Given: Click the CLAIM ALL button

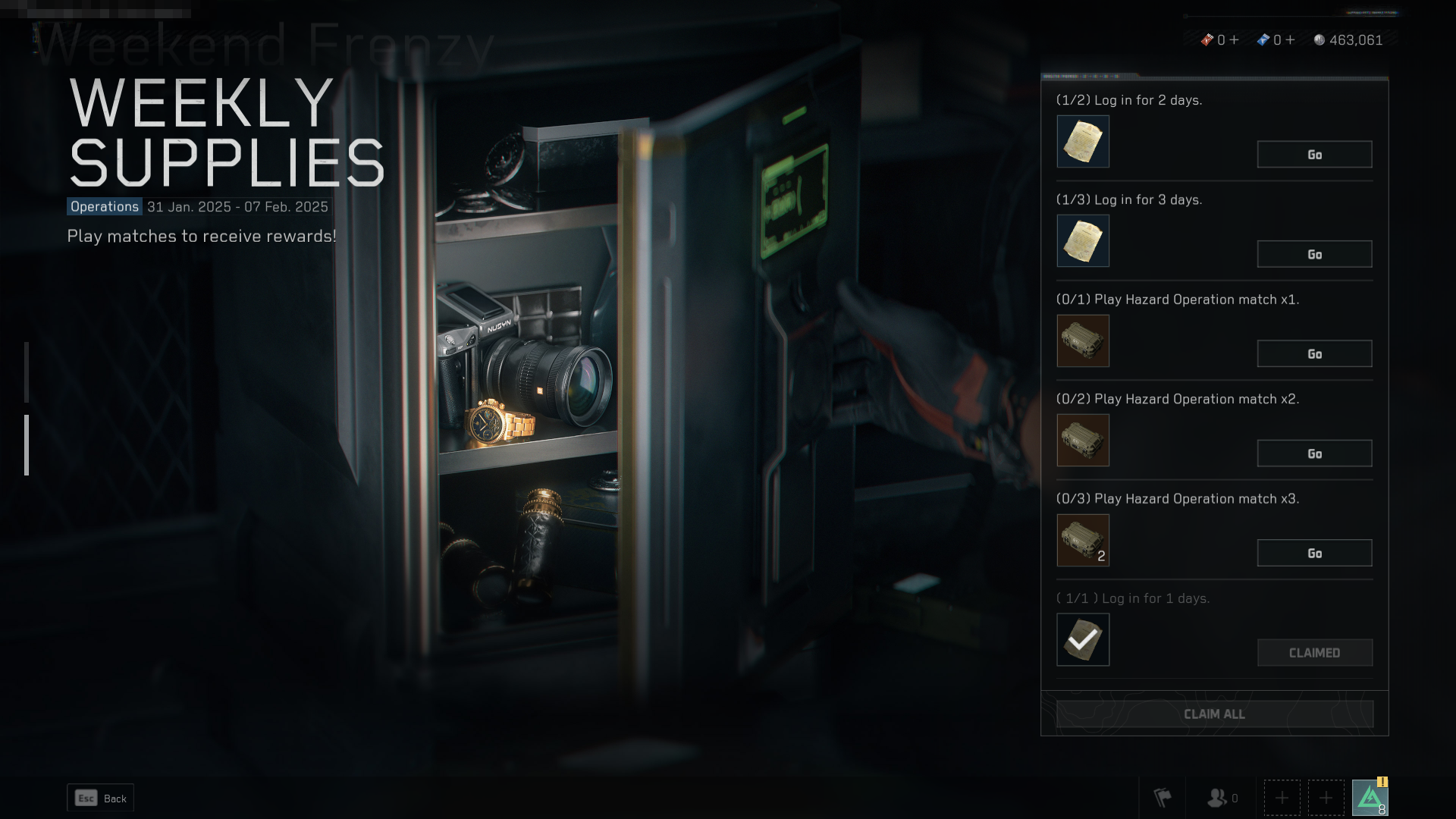Looking at the screenshot, I should [x=1214, y=714].
